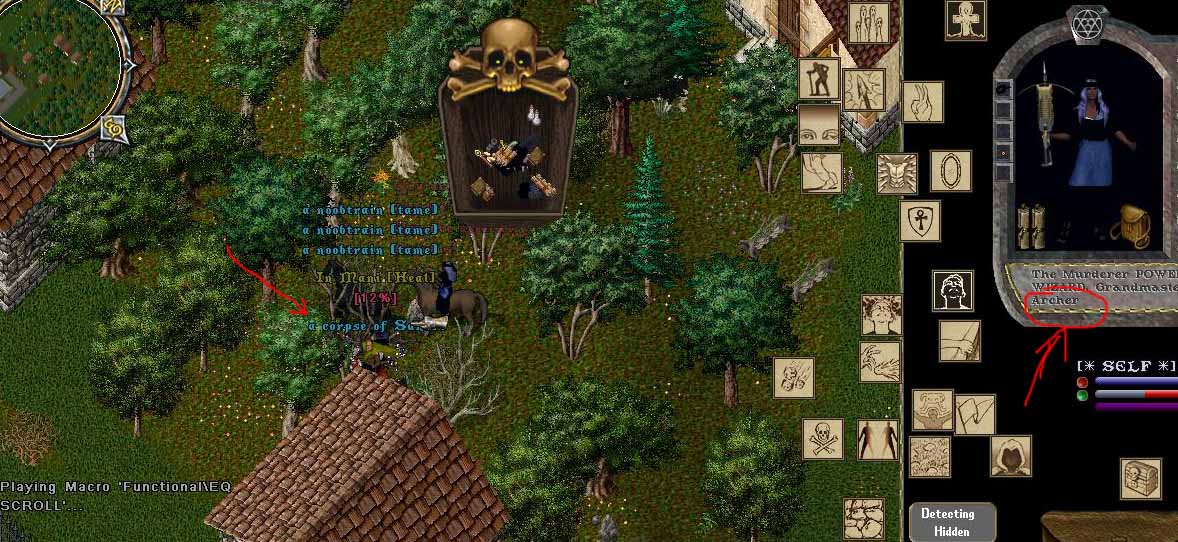The height and width of the screenshot is (542, 1178).
Task: Cast the oval mirror ring spell icon
Action: 950,171
